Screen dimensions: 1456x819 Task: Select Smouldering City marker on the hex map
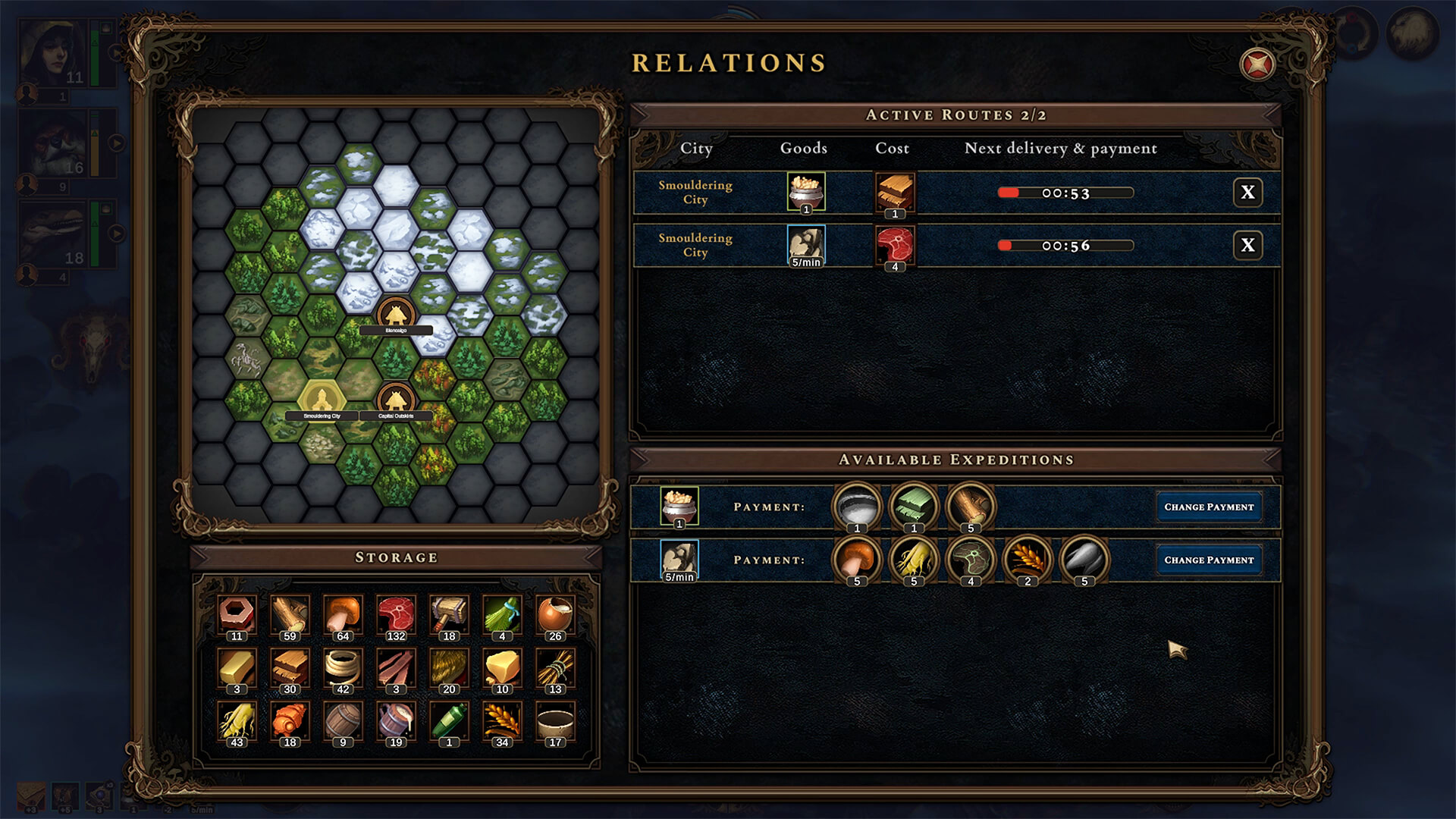[x=322, y=399]
